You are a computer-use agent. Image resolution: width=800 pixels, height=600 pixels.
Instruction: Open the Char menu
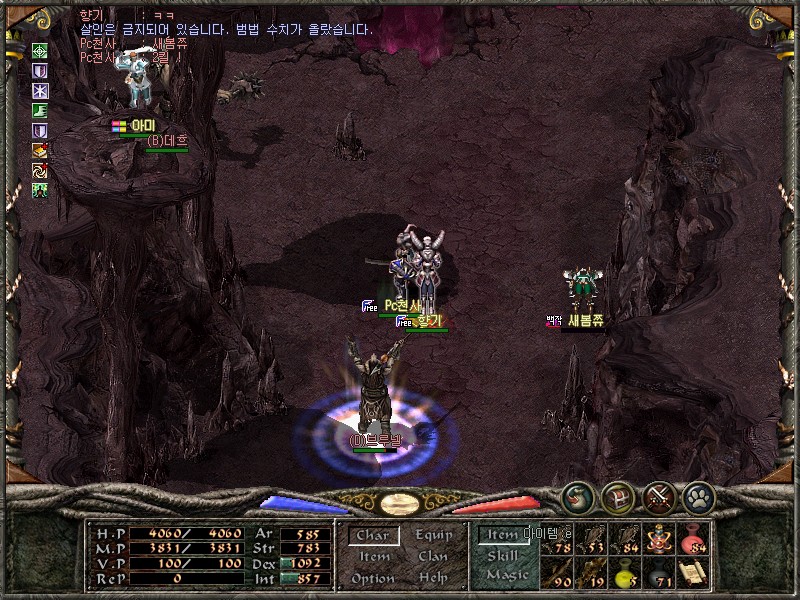[x=373, y=536]
